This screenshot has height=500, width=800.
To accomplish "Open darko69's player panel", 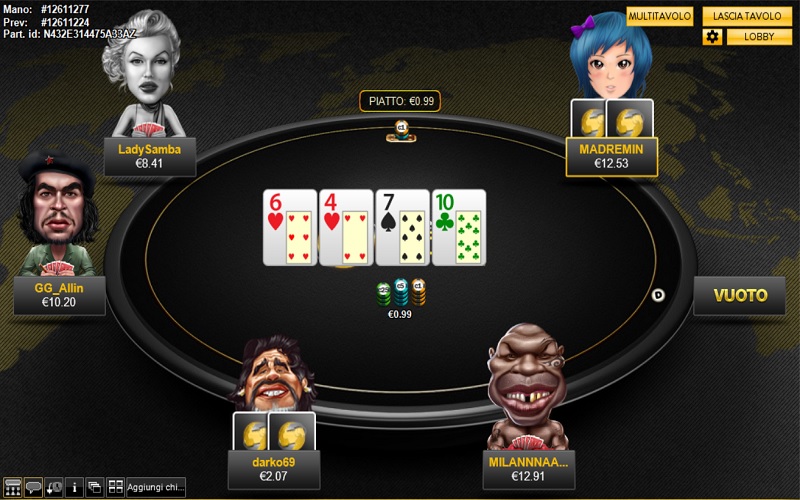I will [274, 469].
